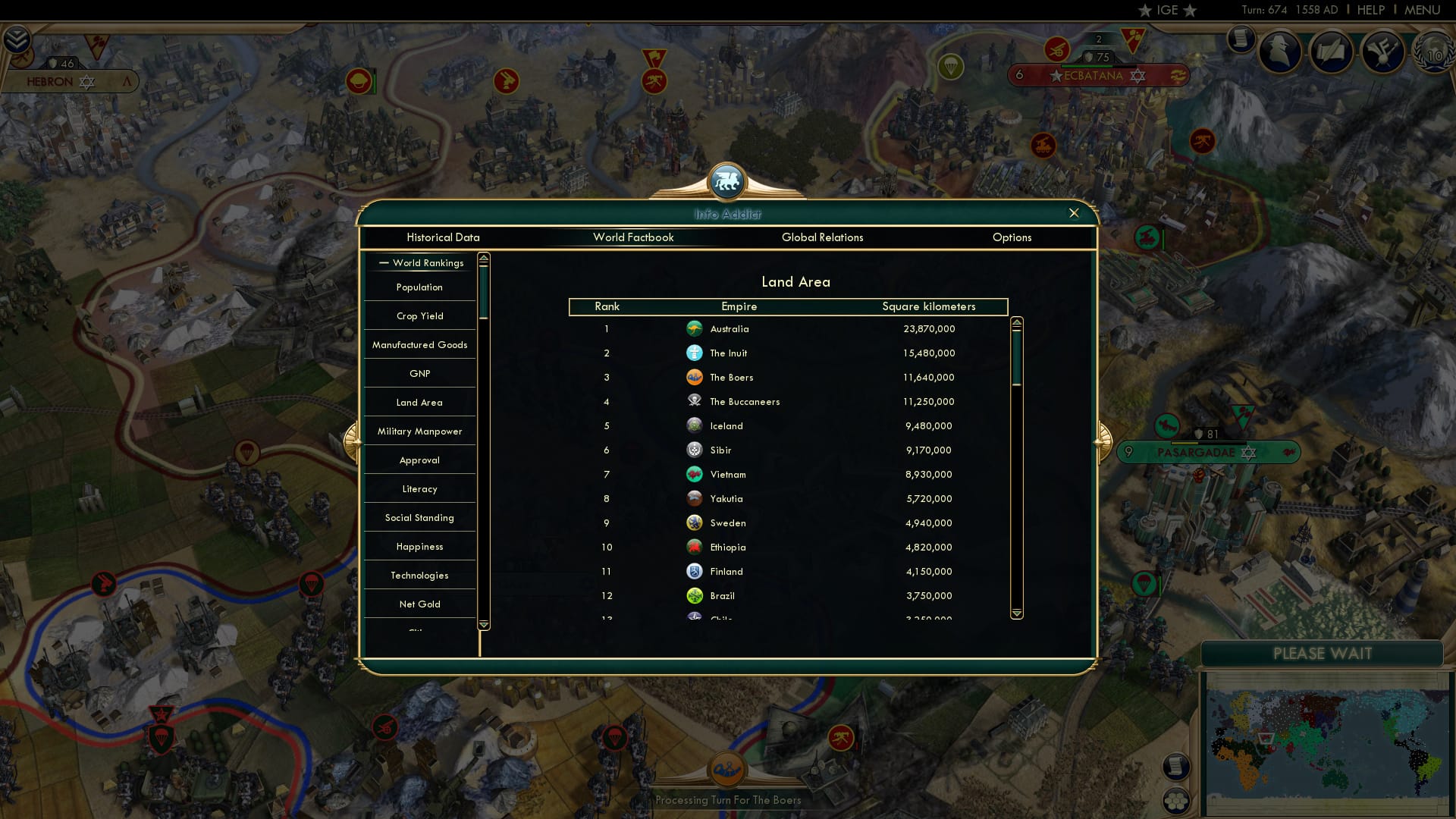Open the Global Relations tab
Viewport: 1456px width, 819px height.
pos(823,237)
